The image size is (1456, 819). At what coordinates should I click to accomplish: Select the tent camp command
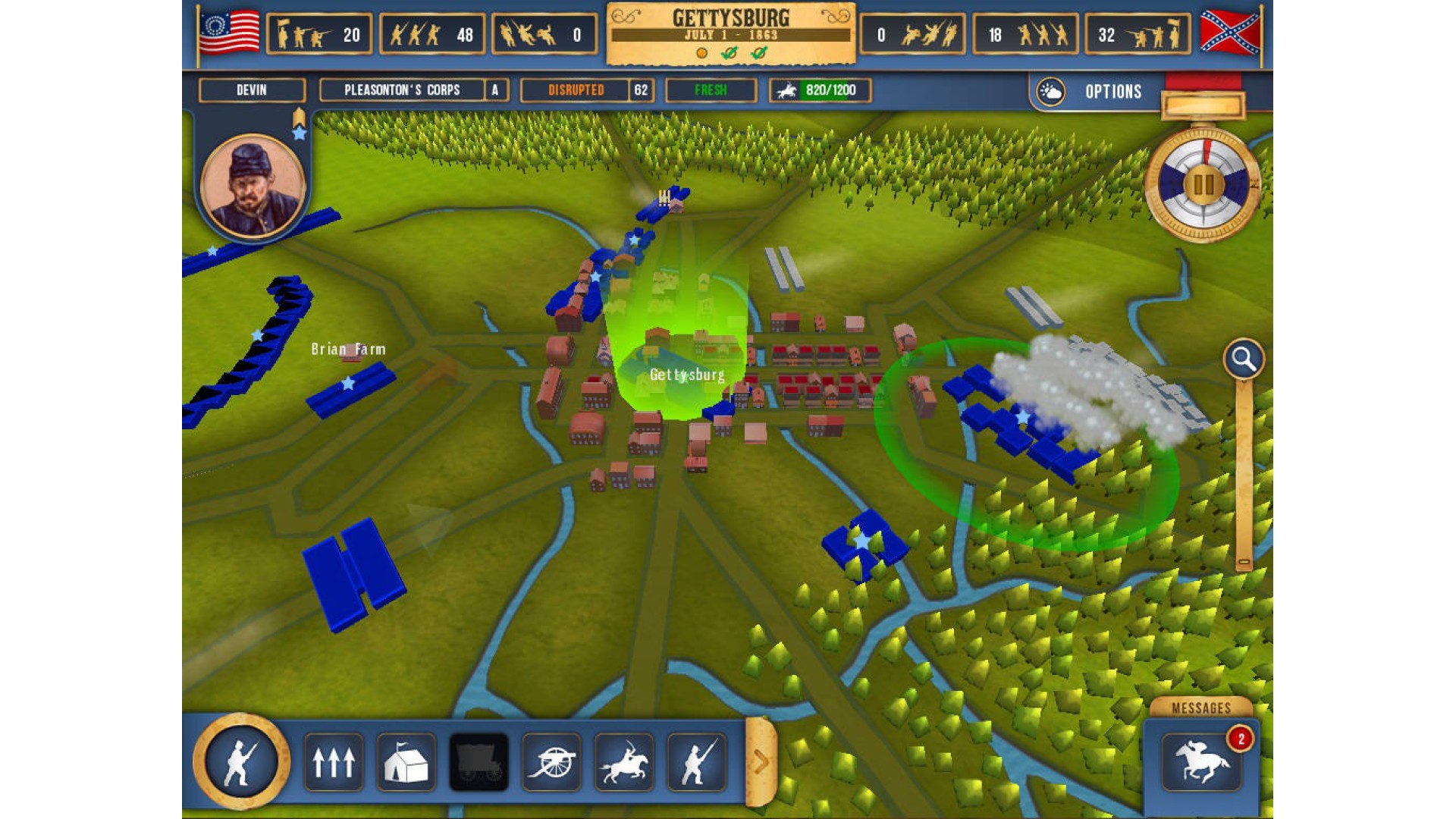point(406,762)
